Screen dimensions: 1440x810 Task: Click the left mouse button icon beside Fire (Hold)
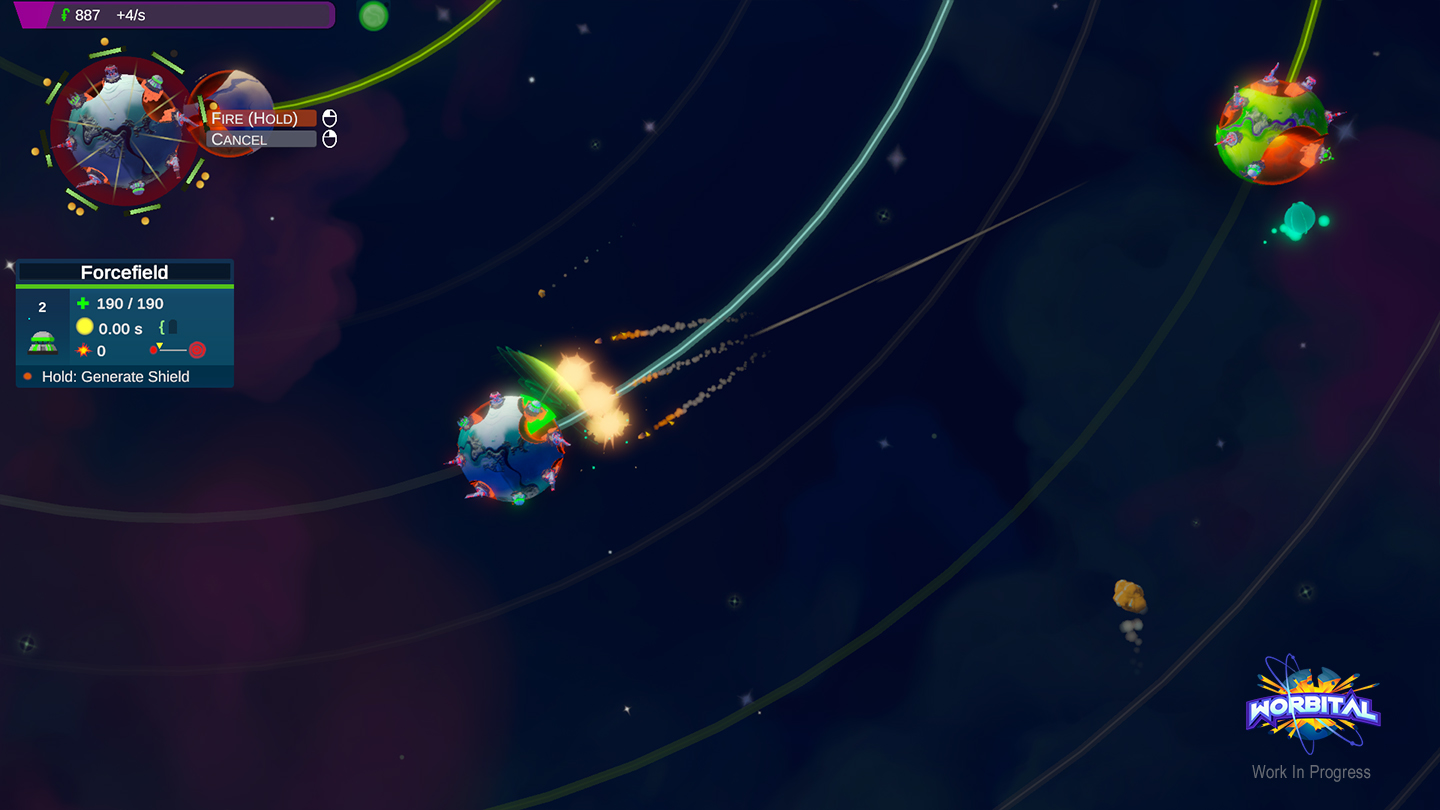[x=331, y=117]
